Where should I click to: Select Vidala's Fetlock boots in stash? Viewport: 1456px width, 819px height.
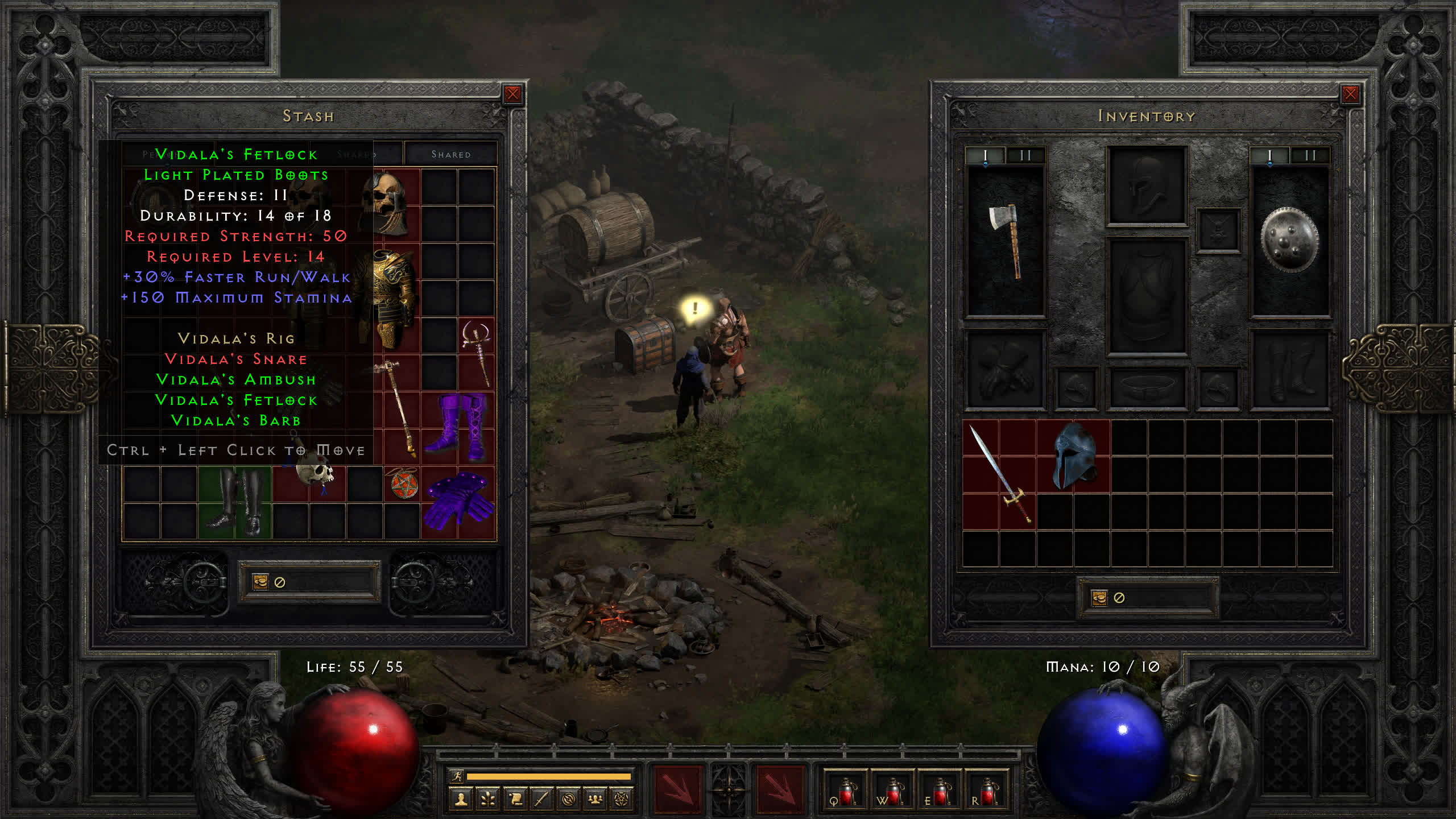pos(235,502)
